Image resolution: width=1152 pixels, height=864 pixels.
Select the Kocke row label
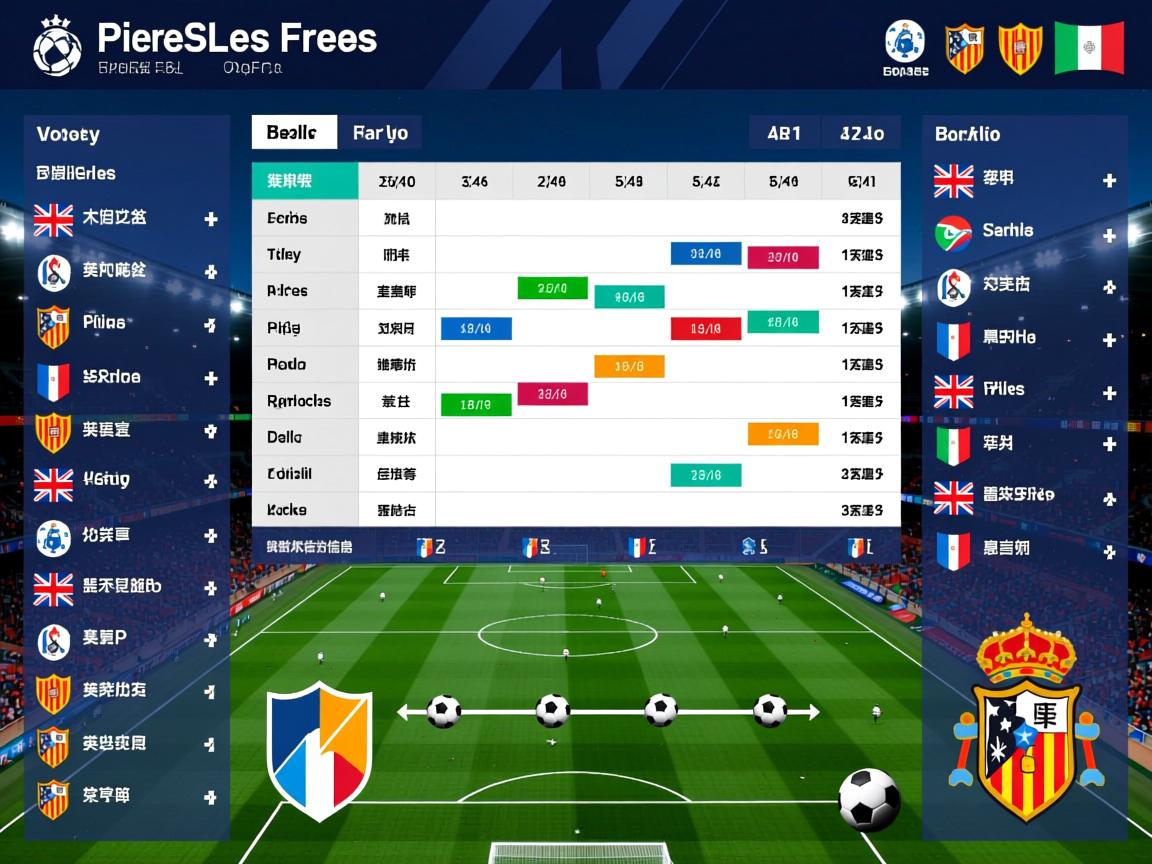coord(287,510)
